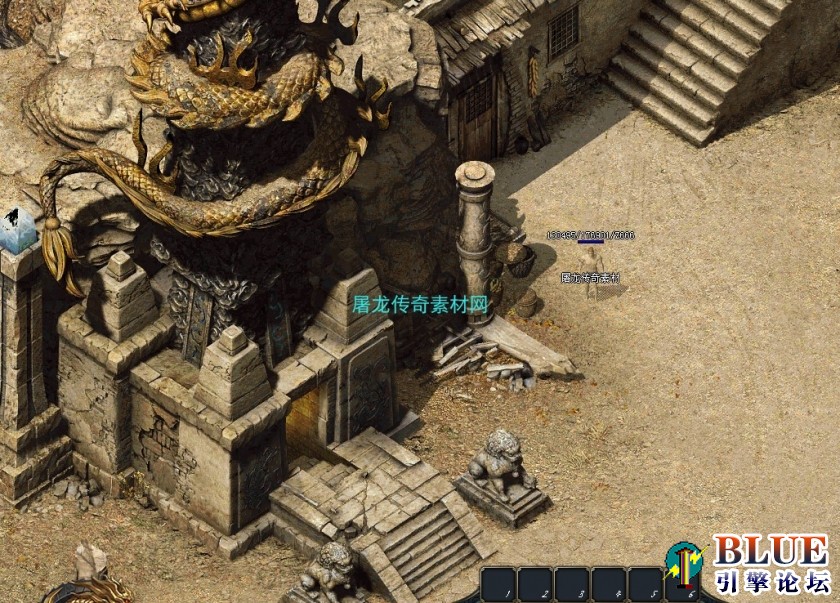The image size is (840, 603).
Task: Activate the quick slot labeled 4
Action: [610, 585]
